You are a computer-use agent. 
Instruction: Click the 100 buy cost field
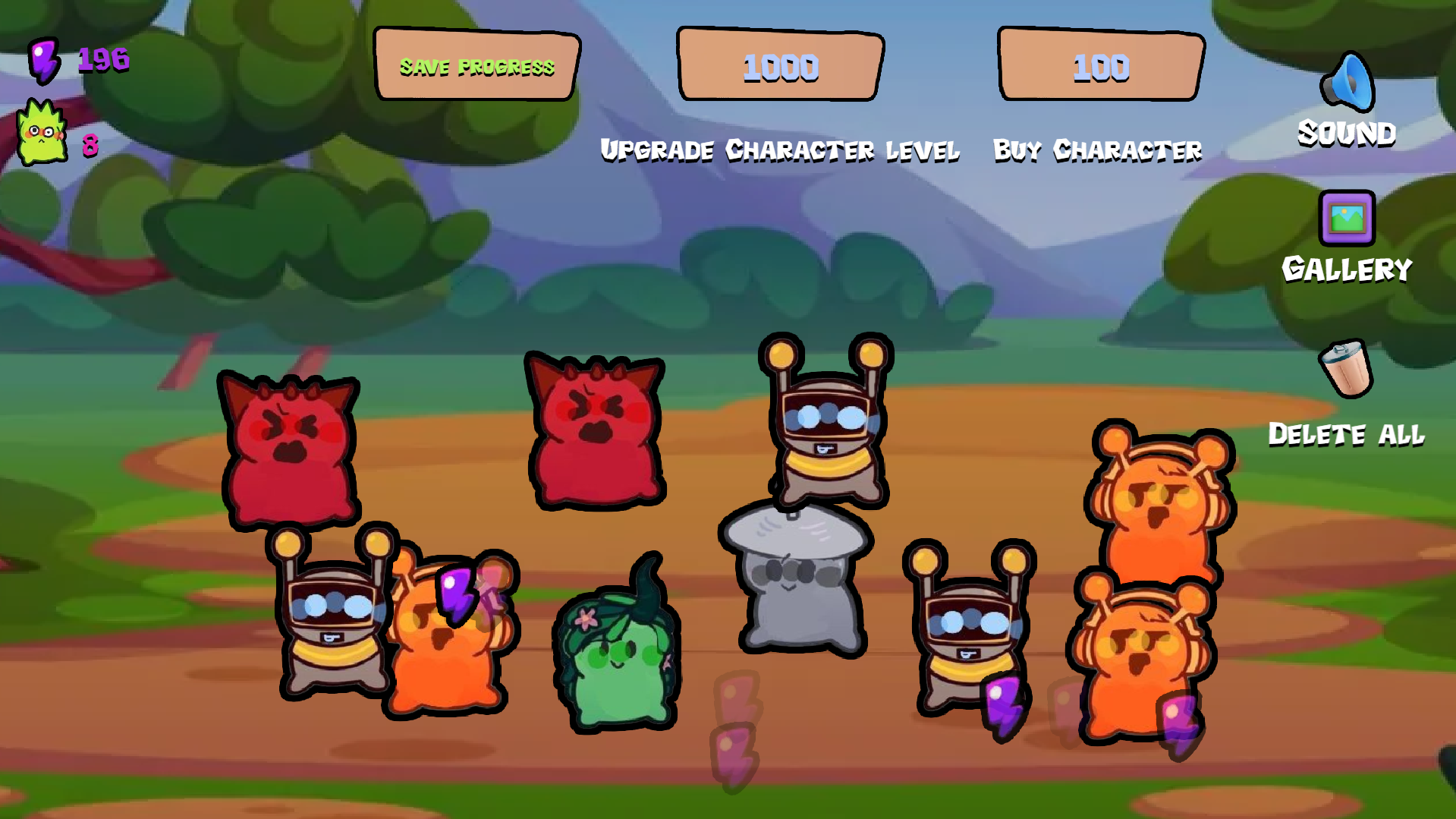1099,68
